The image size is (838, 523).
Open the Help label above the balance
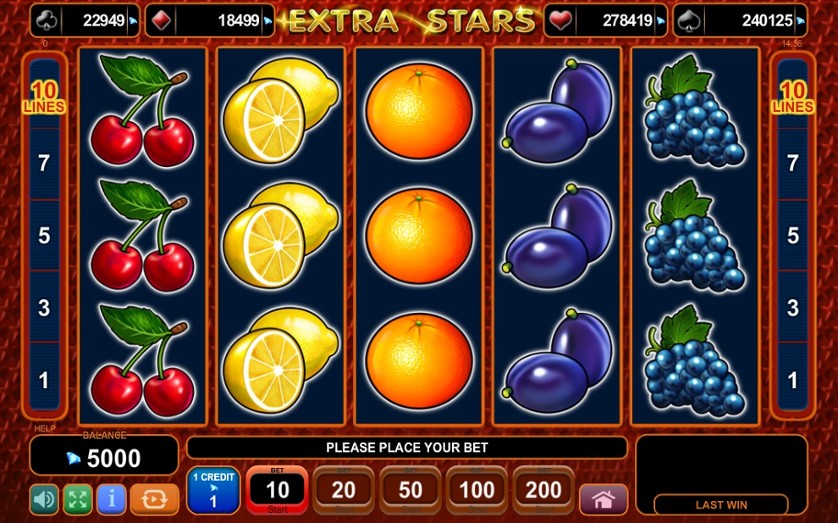[44, 428]
